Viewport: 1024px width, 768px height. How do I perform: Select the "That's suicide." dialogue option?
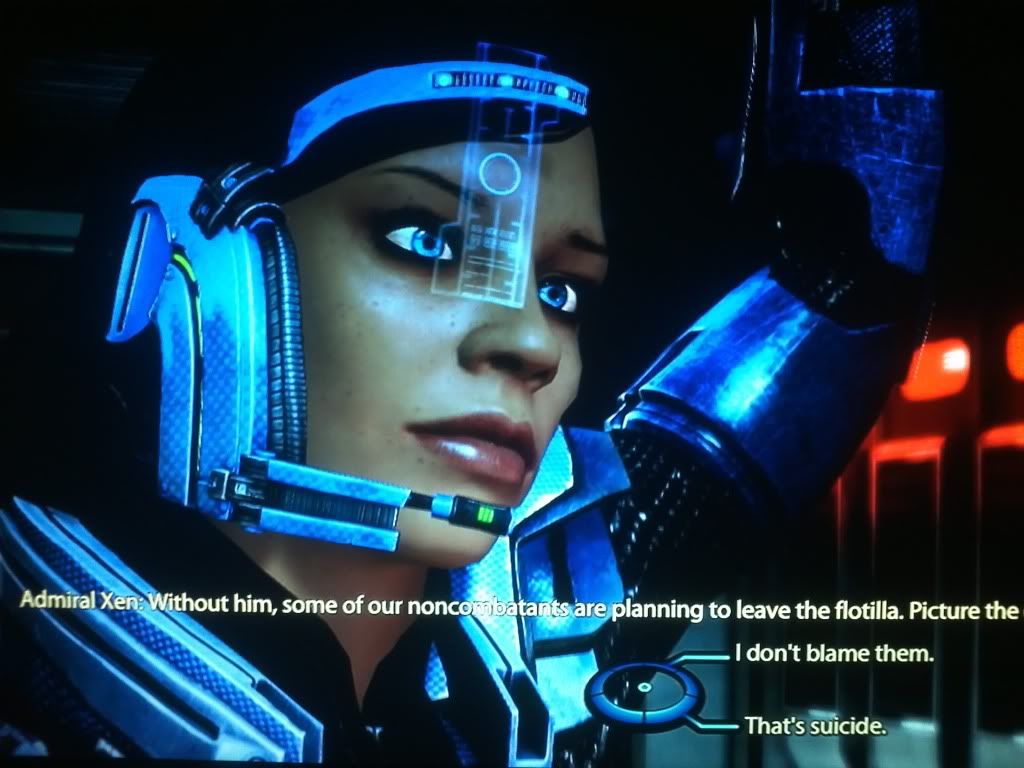(x=815, y=726)
